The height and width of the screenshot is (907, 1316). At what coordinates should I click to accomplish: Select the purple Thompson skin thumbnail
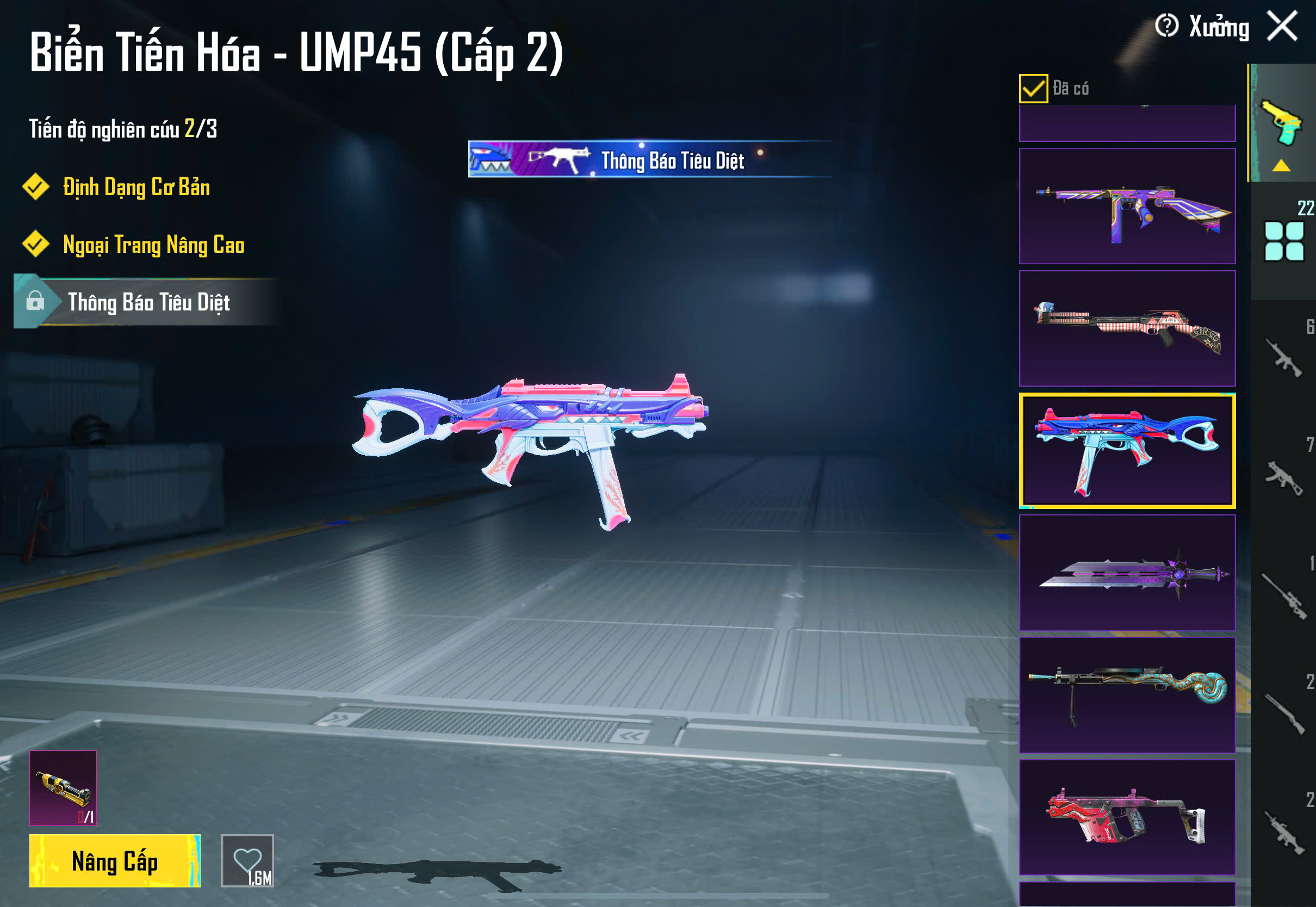(x=1127, y=206)
